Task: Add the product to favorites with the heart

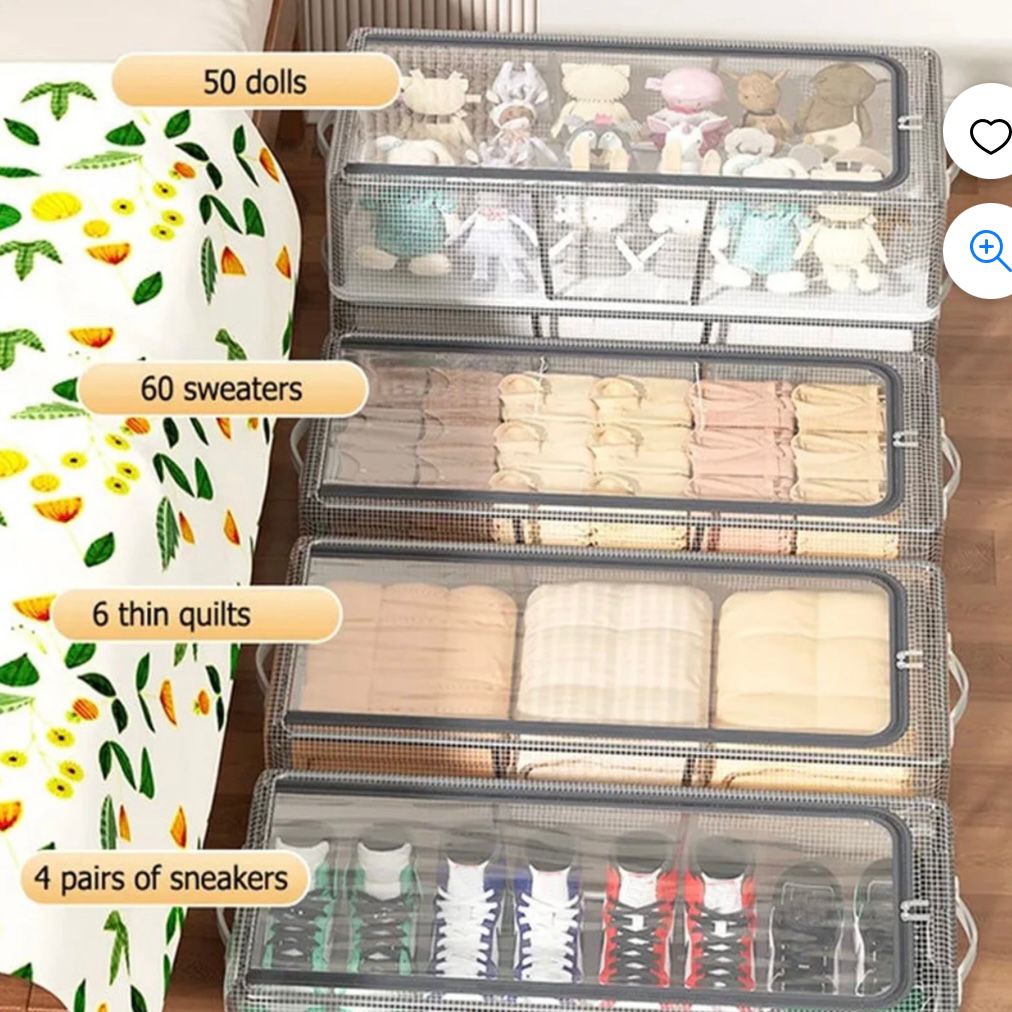Action: point(989,135)
